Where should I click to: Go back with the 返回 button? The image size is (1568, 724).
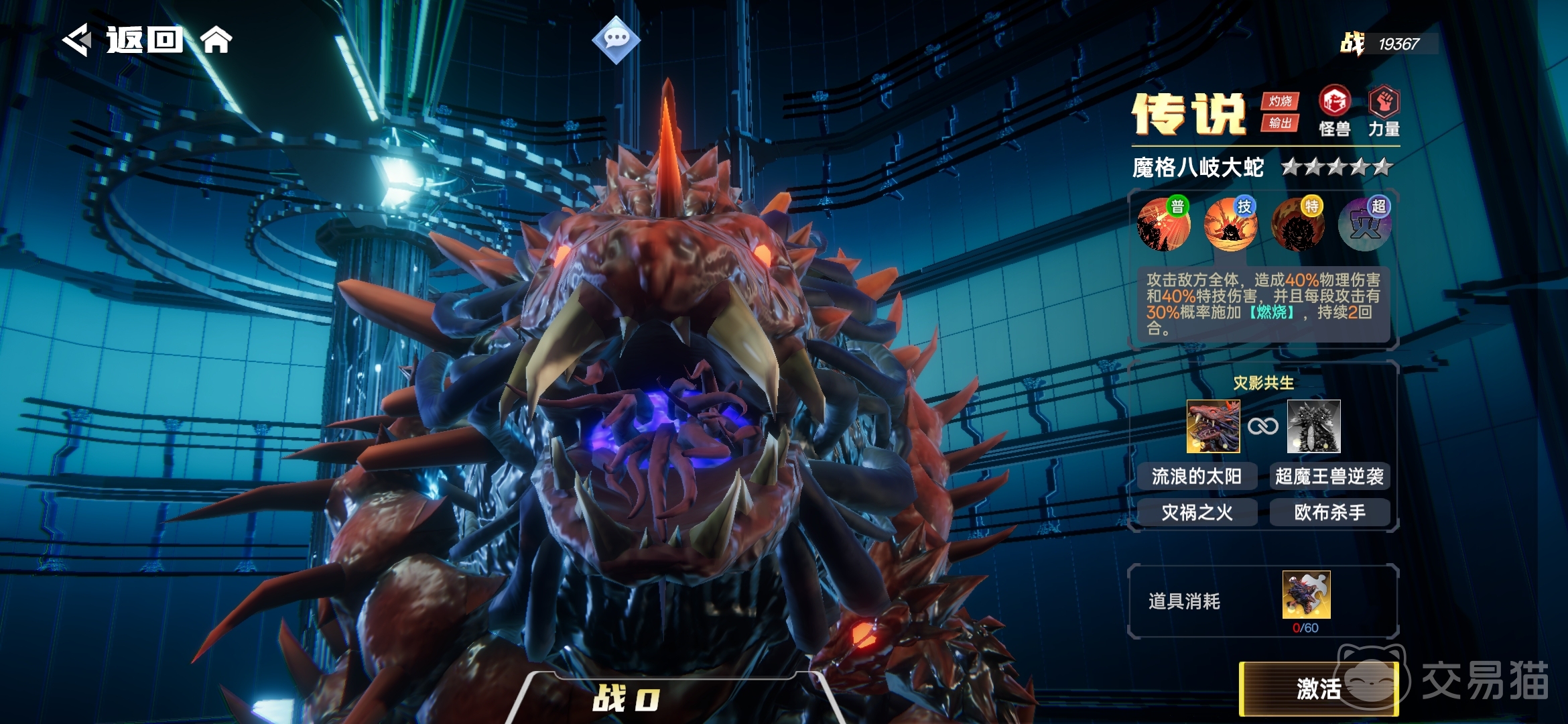tap(124, 40)
